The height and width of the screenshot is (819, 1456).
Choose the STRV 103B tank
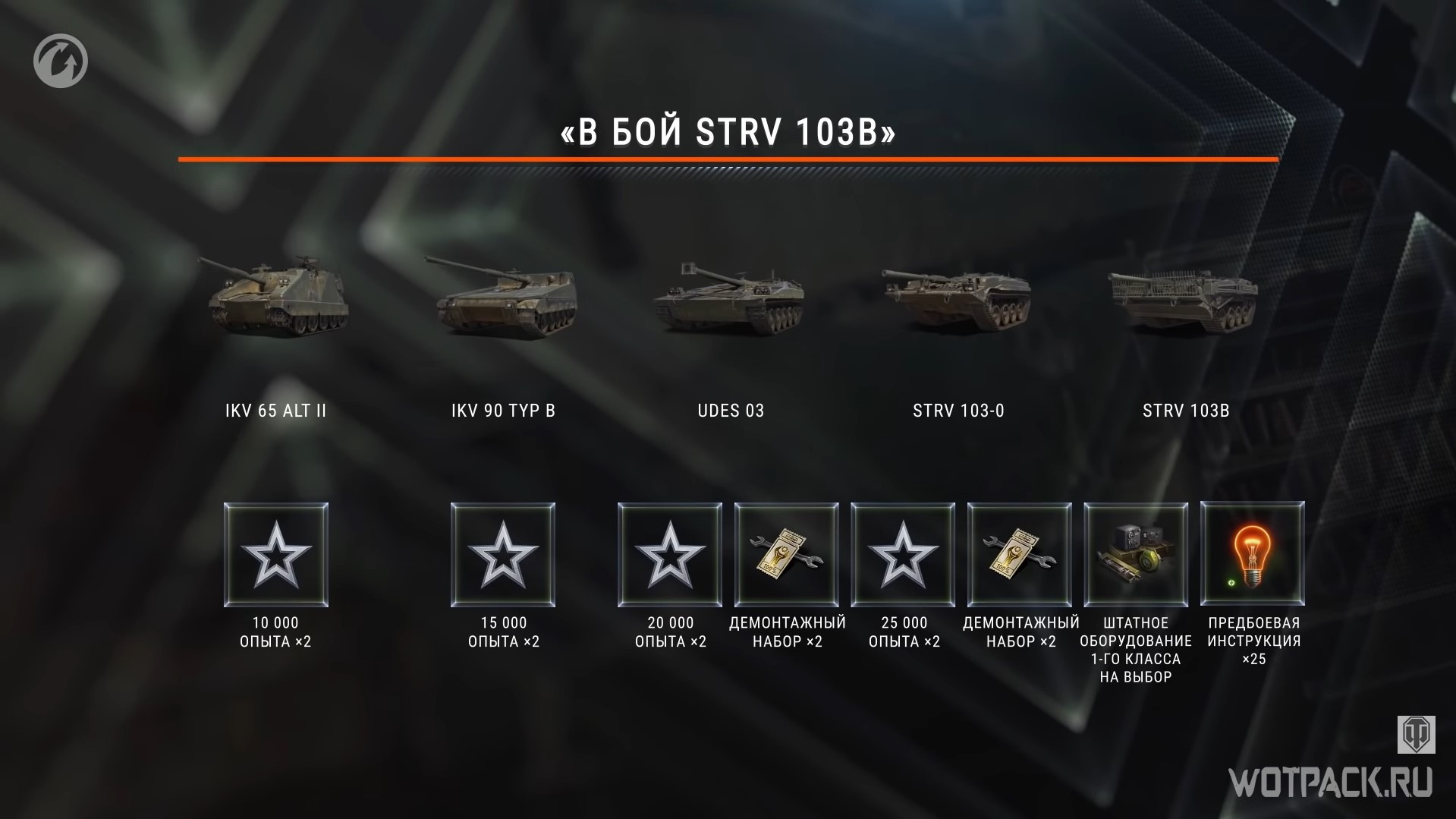pos(1184,302)
